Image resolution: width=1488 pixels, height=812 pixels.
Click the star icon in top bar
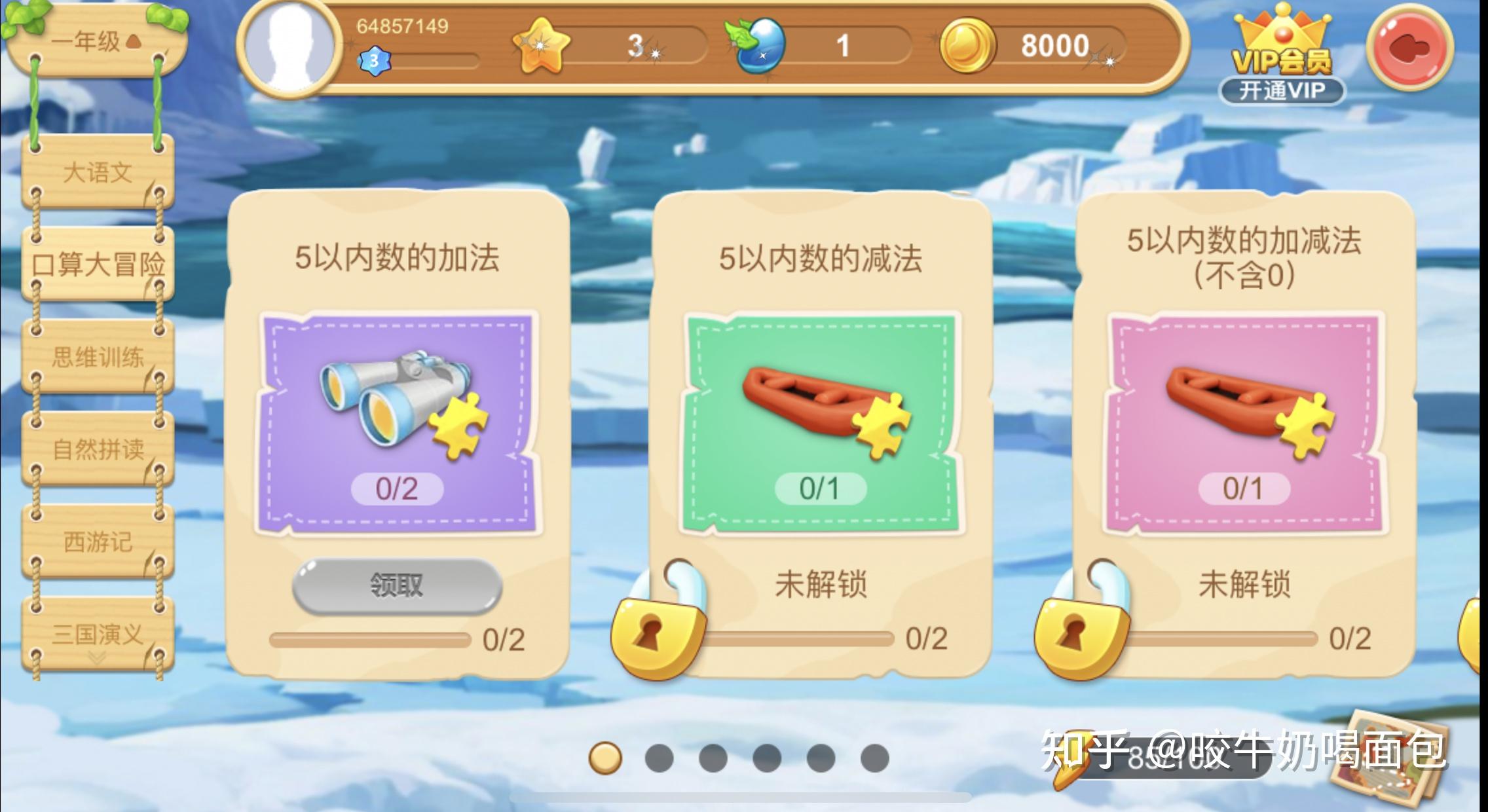click(541, 46)
